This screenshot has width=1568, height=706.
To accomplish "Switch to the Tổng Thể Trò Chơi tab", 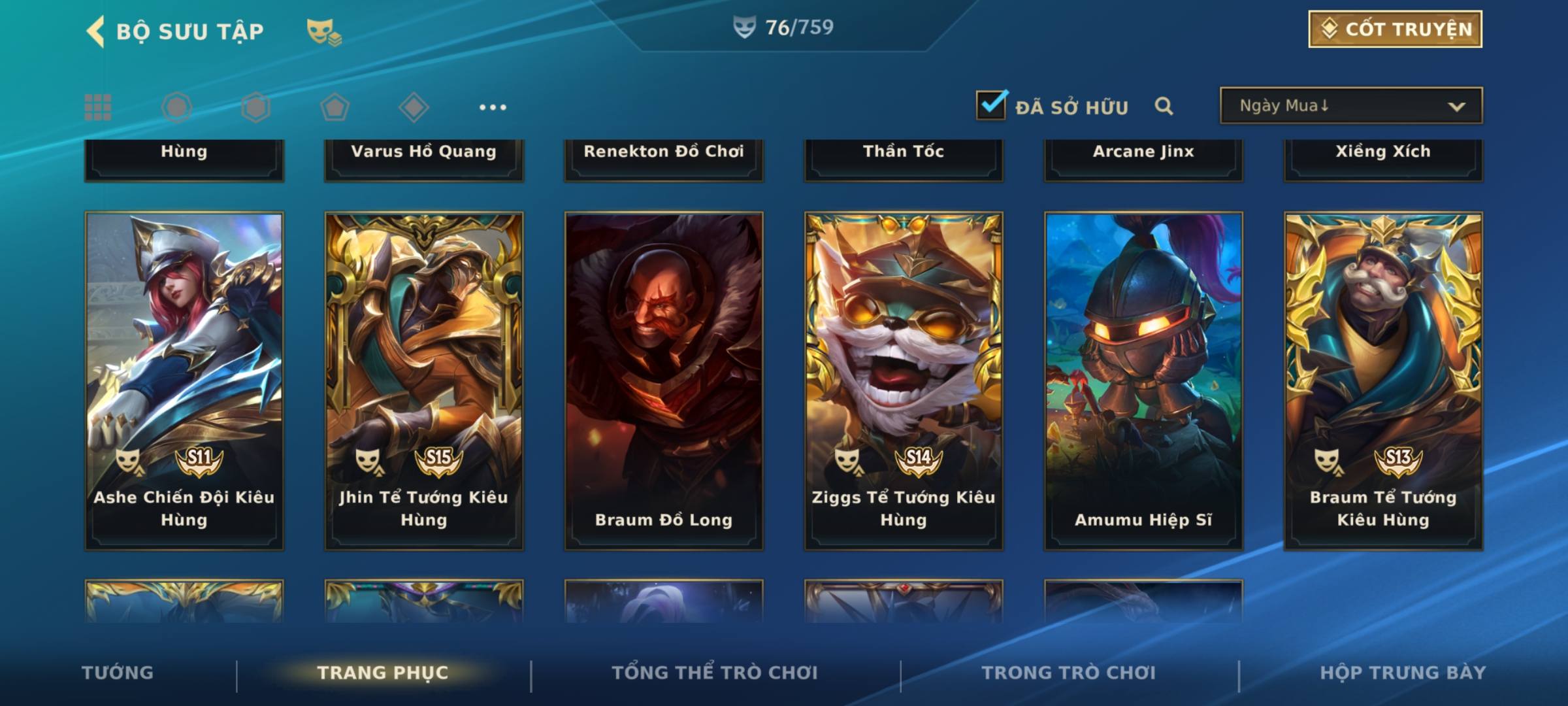I will [715, 673].
